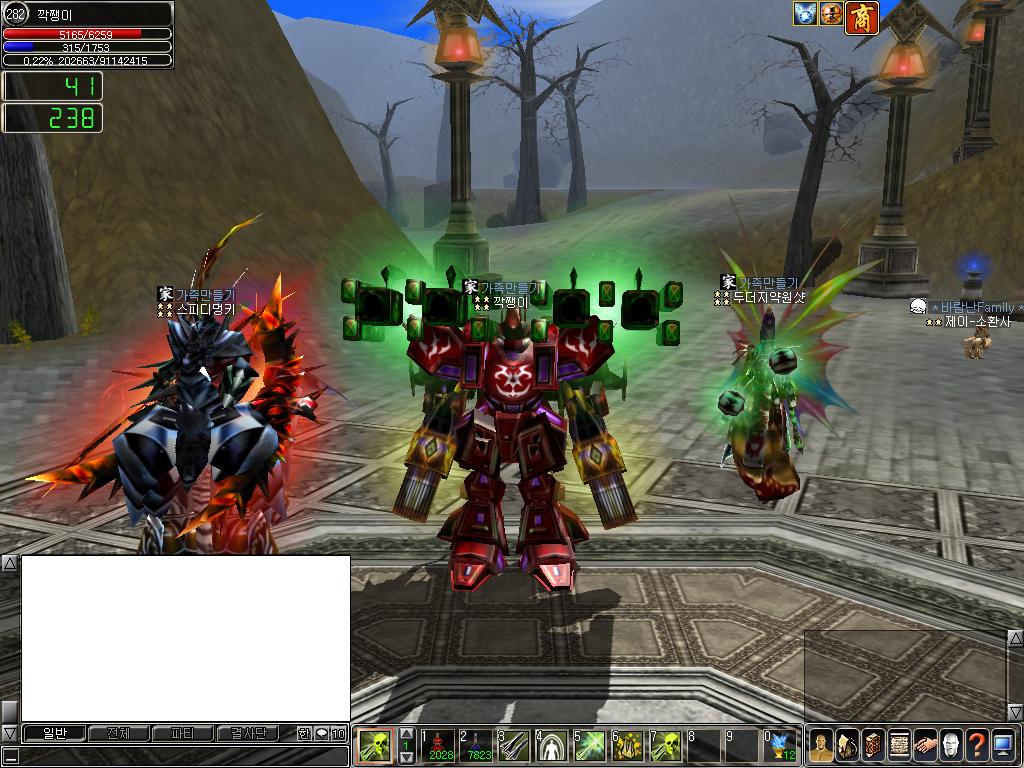Toggle the 한 language input button
The width and height of the screenshot is (1024, 768).
pyautogui.click(x=304, y=733)
